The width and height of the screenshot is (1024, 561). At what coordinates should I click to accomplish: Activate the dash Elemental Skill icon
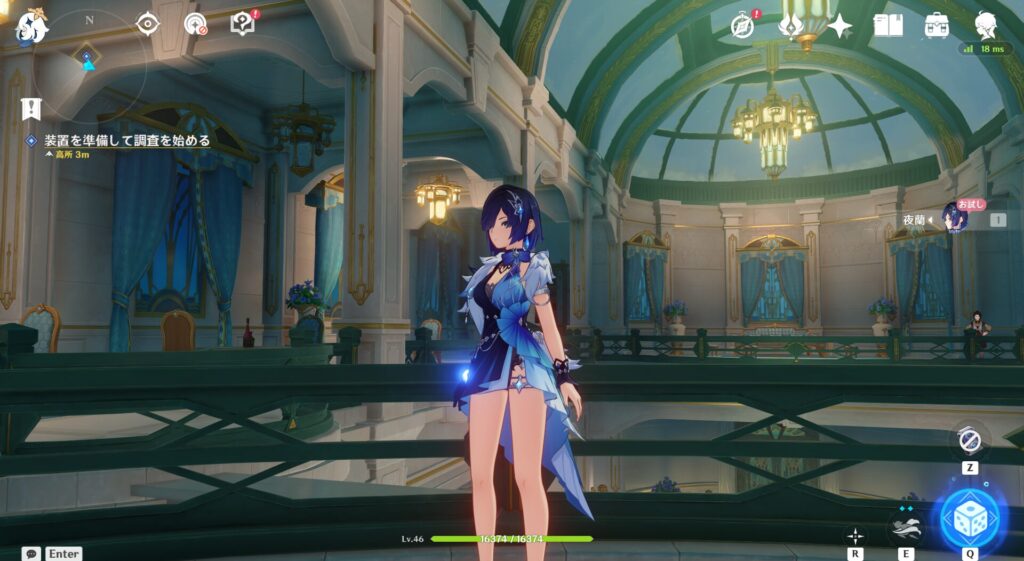click(906, 527)
